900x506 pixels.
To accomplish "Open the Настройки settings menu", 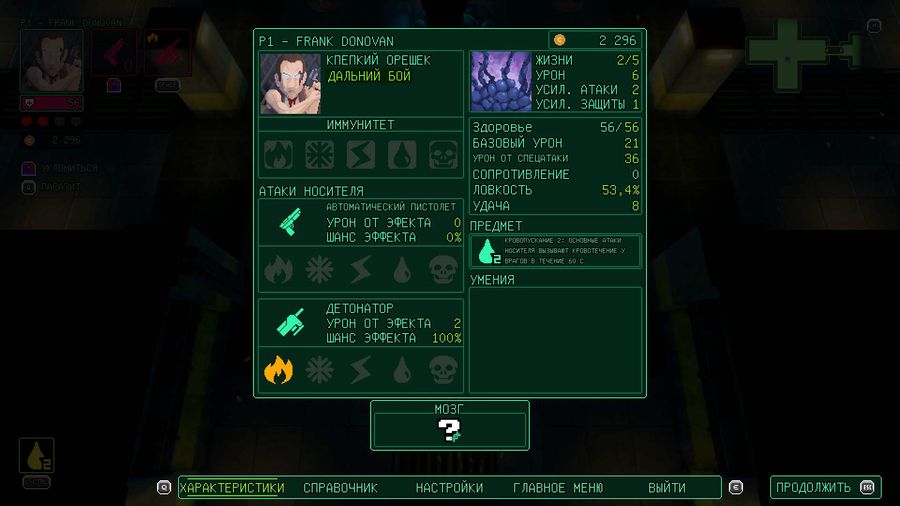I will (449, 488).
